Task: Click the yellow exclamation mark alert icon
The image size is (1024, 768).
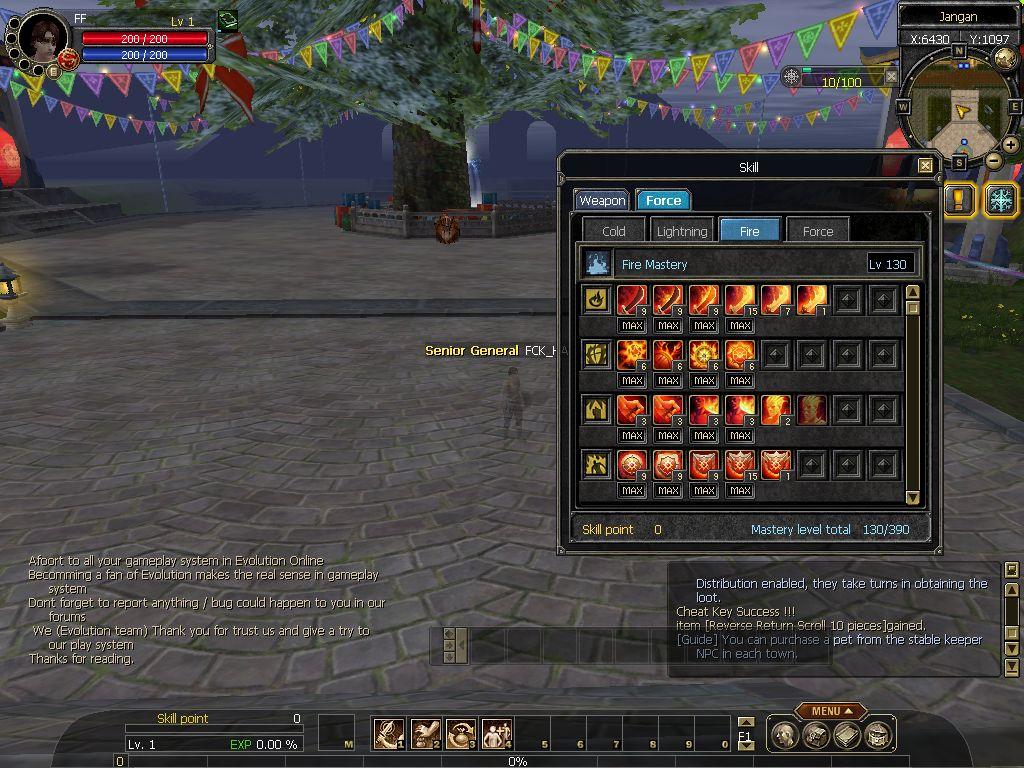Action: (x=958, y=198)
